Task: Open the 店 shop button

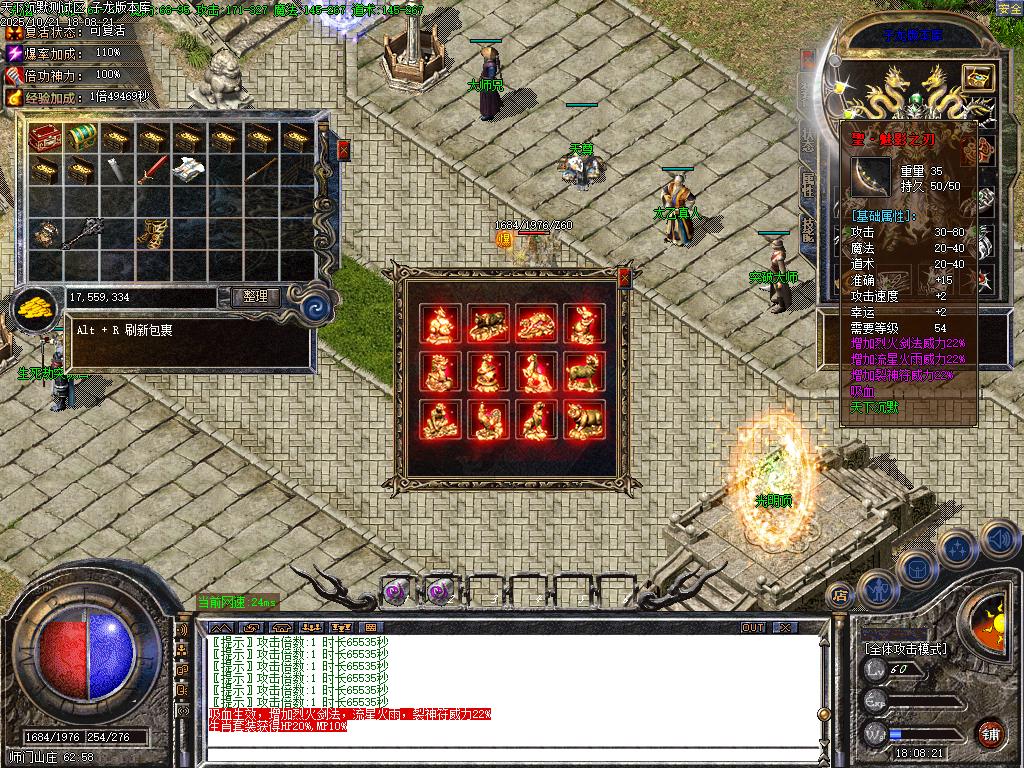Action: click(x=840, y=596)
